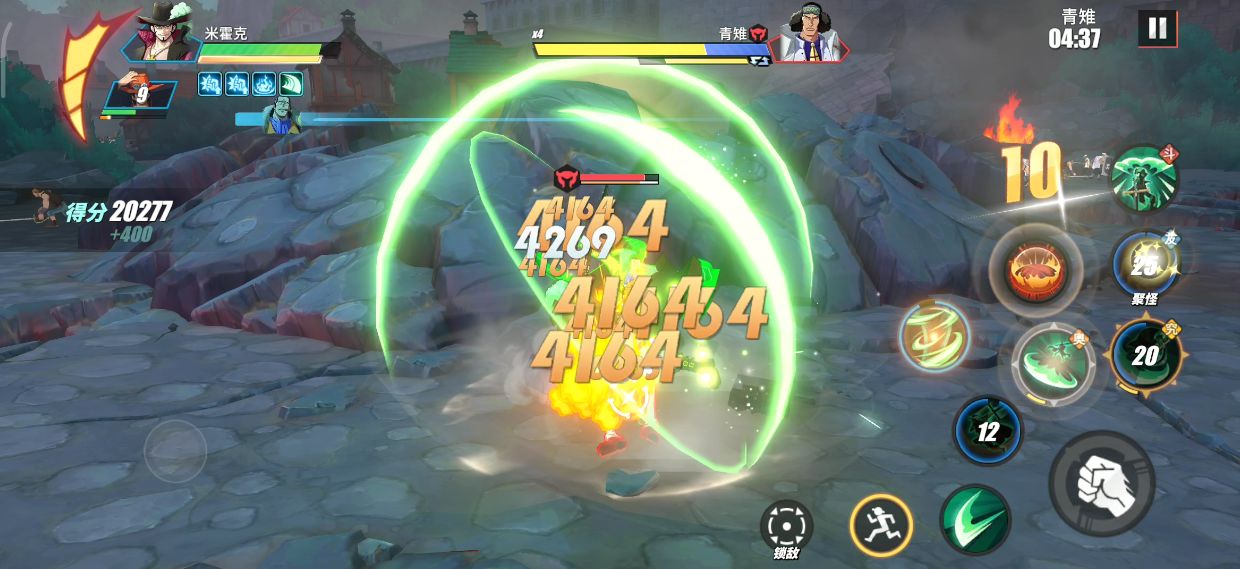
Task: Select the skill showing cooldown 20
Action: [1145, 354]
